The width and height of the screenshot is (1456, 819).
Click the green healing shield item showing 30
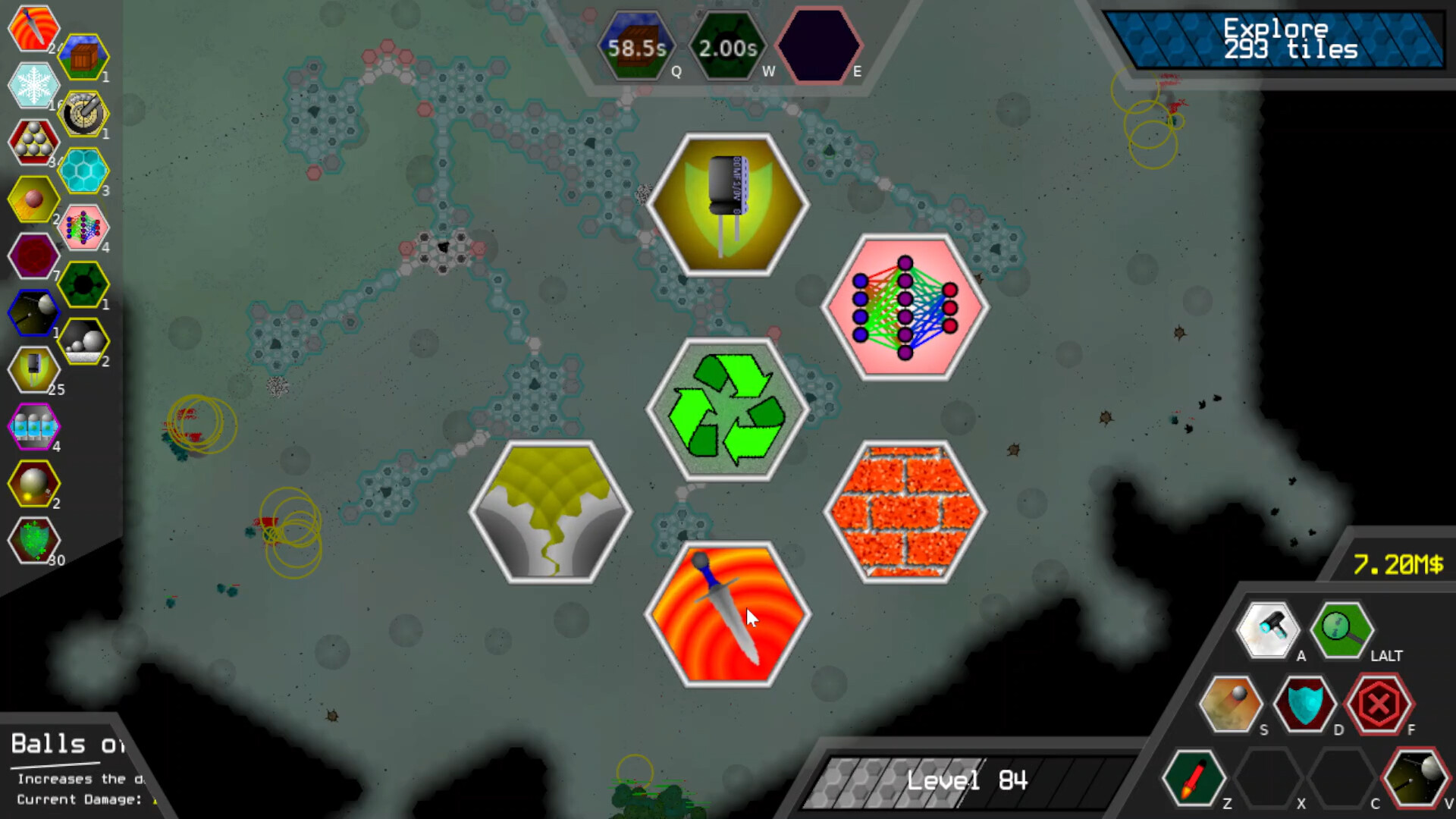(x=33, y=541)
